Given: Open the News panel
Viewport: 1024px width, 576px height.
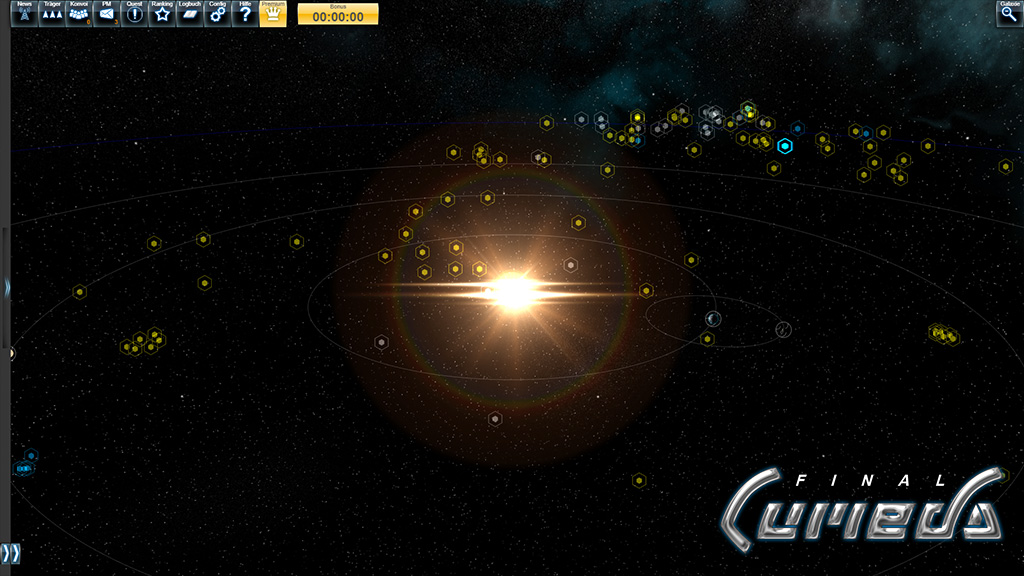Looking at the screenshot, I should (24, 13).
